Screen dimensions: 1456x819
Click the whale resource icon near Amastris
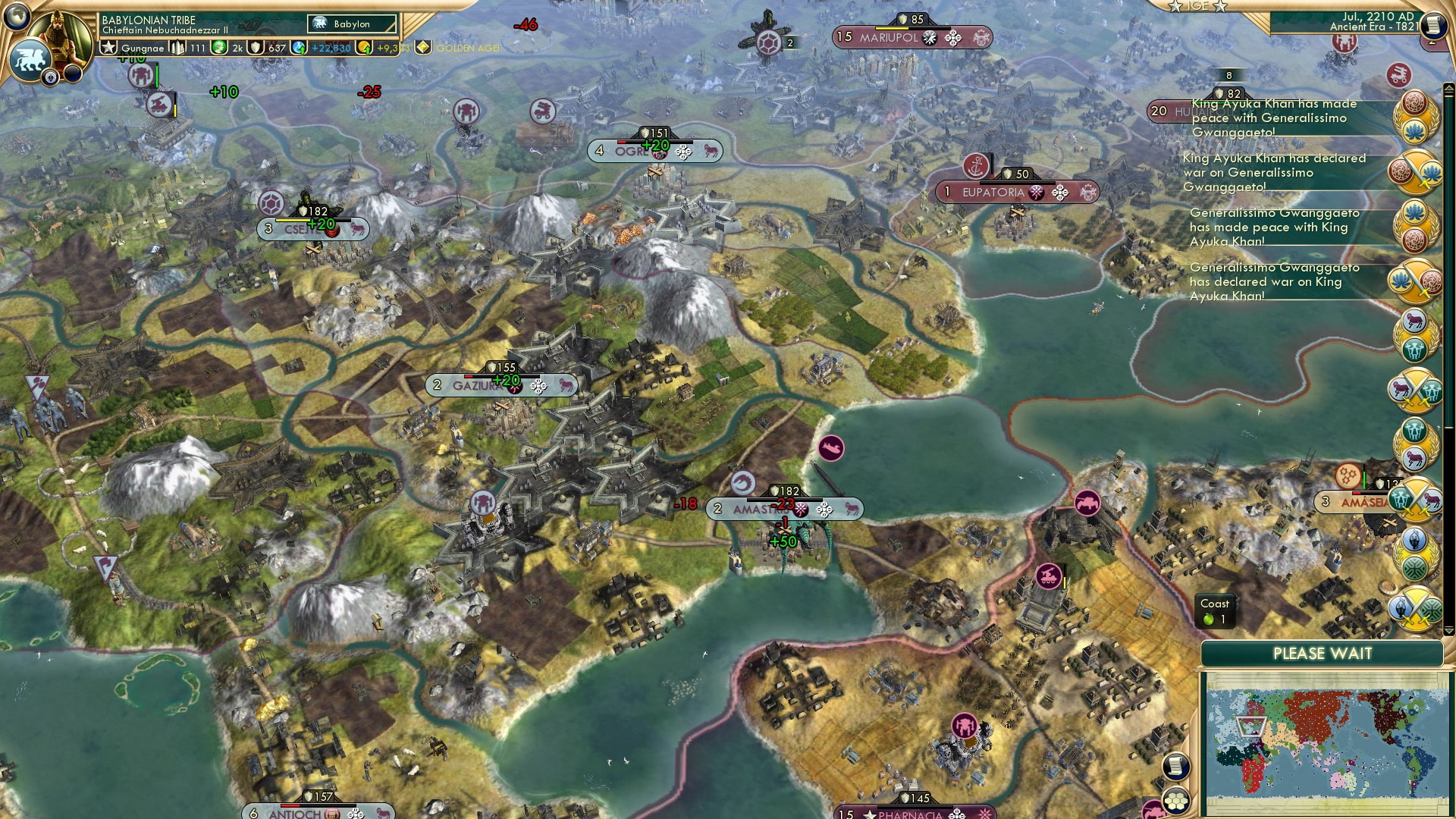click(832, 448)
